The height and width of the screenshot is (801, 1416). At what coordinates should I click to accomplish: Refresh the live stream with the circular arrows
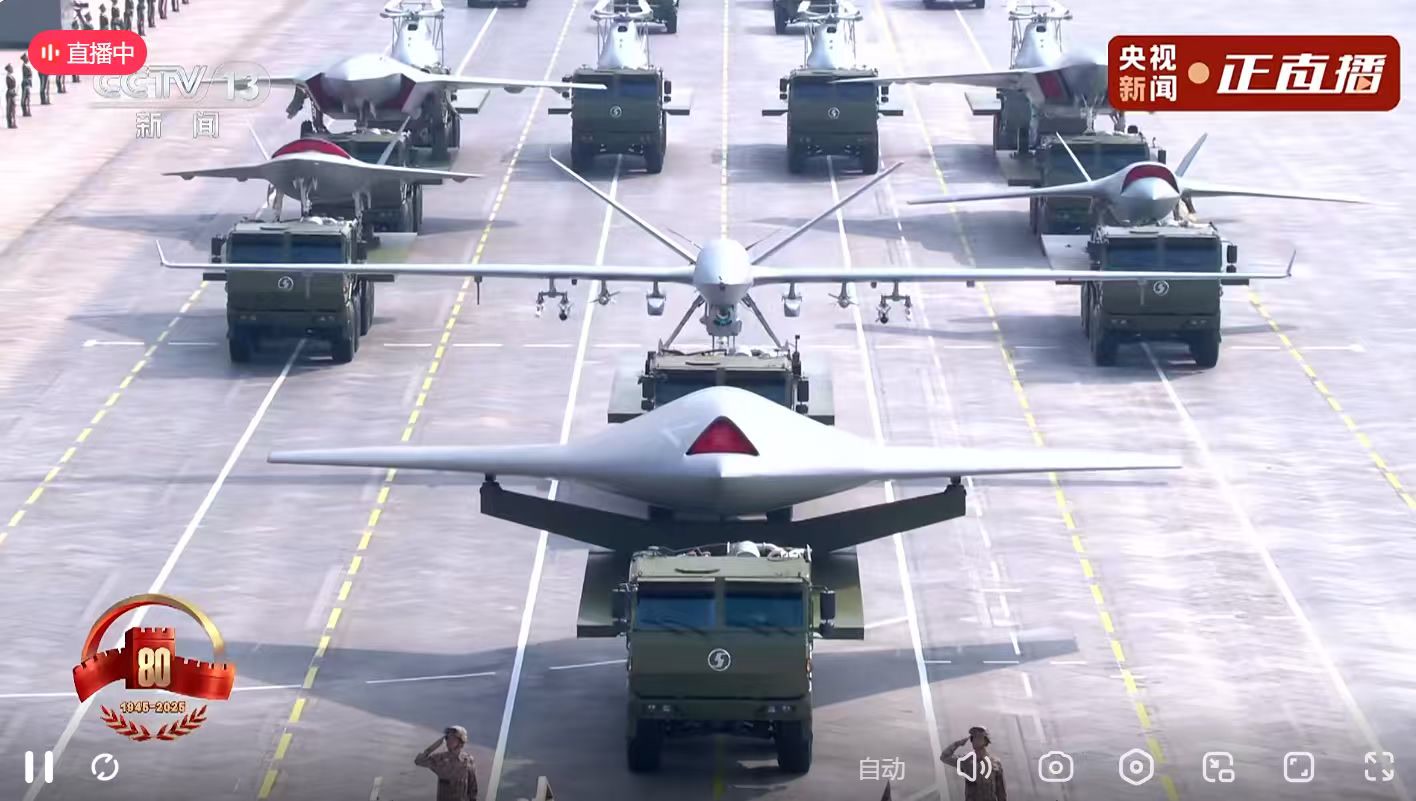[x=104, y=767]
